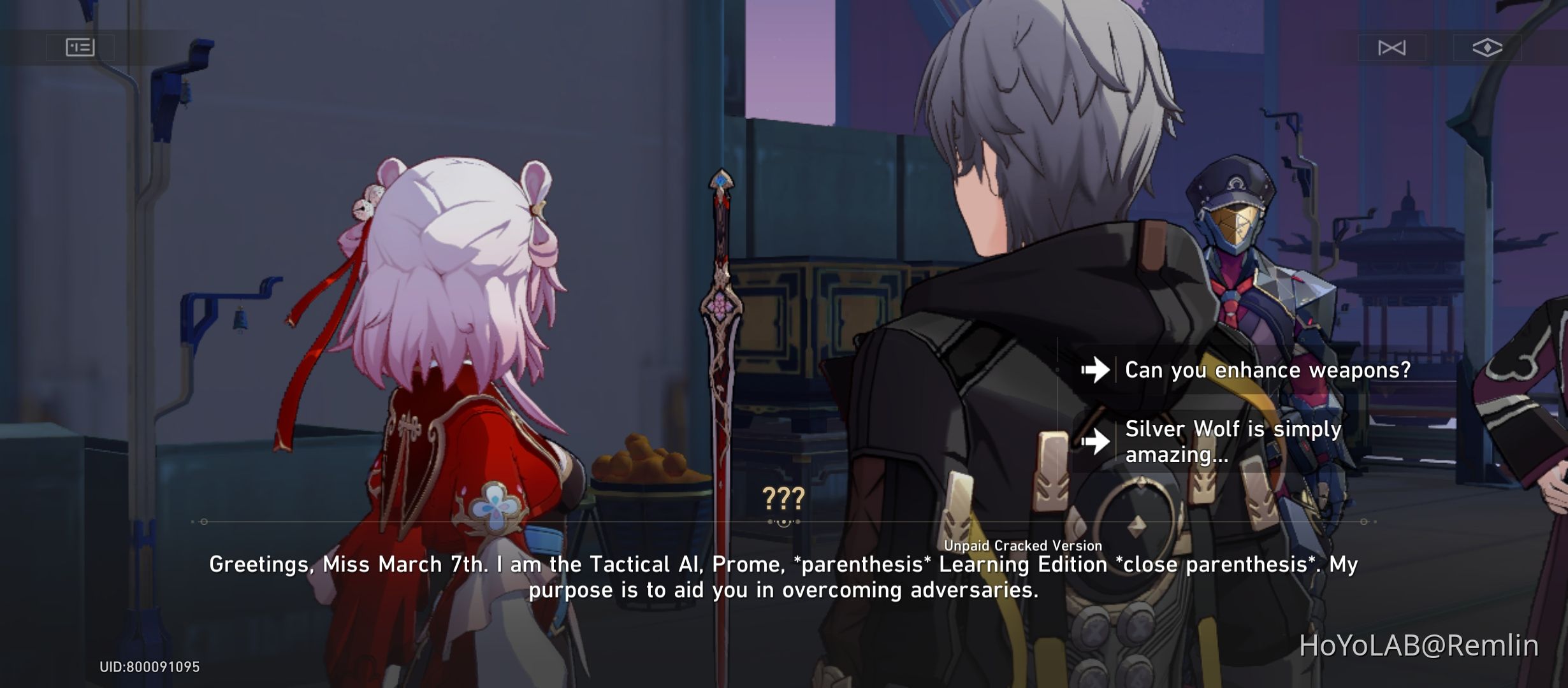Image resolution: width=1568 pixels, height=688 pixels.
Task: Open the dialogue history log
Action: point(80,47)
